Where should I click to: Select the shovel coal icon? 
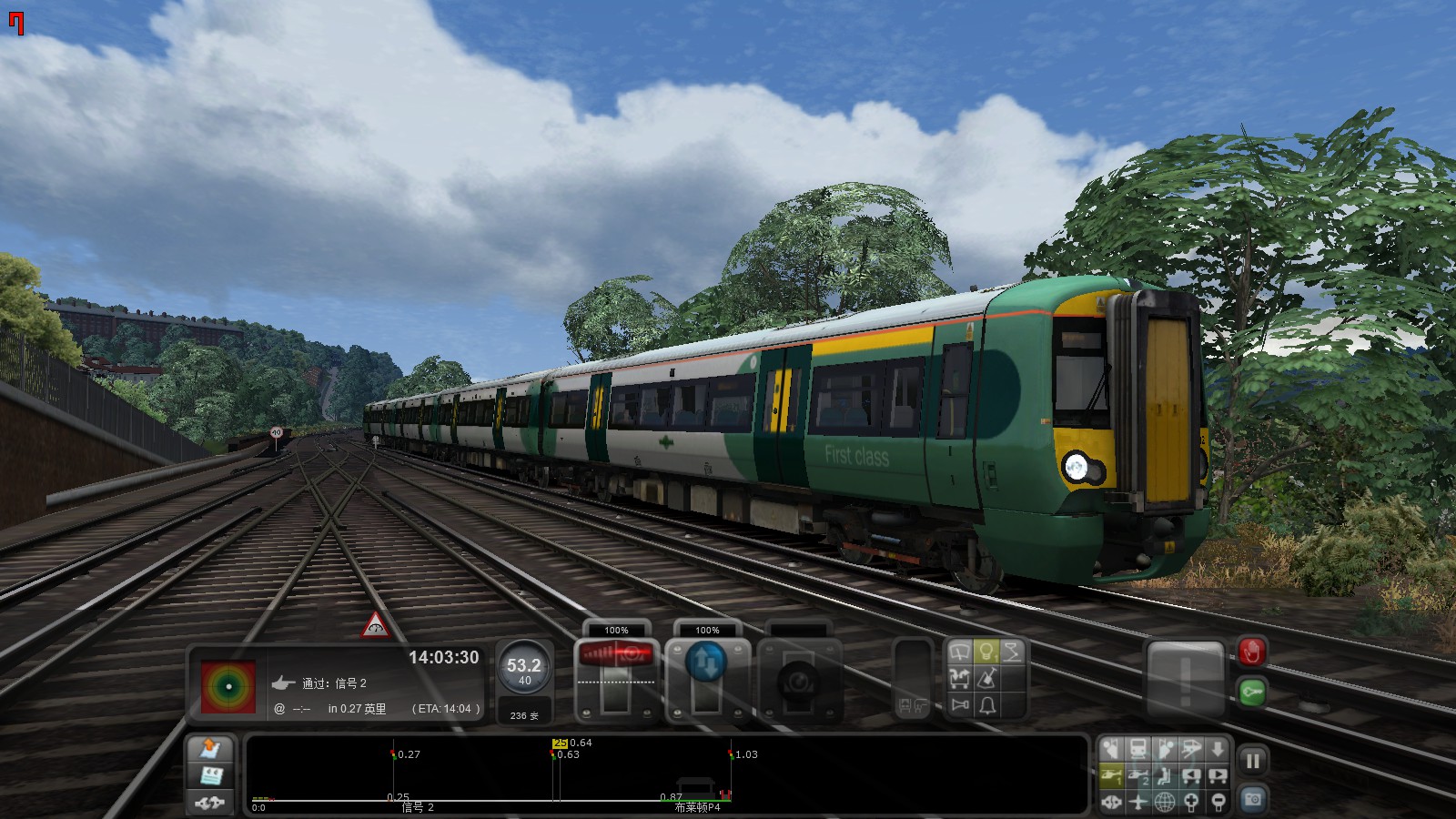coord(988,678)
